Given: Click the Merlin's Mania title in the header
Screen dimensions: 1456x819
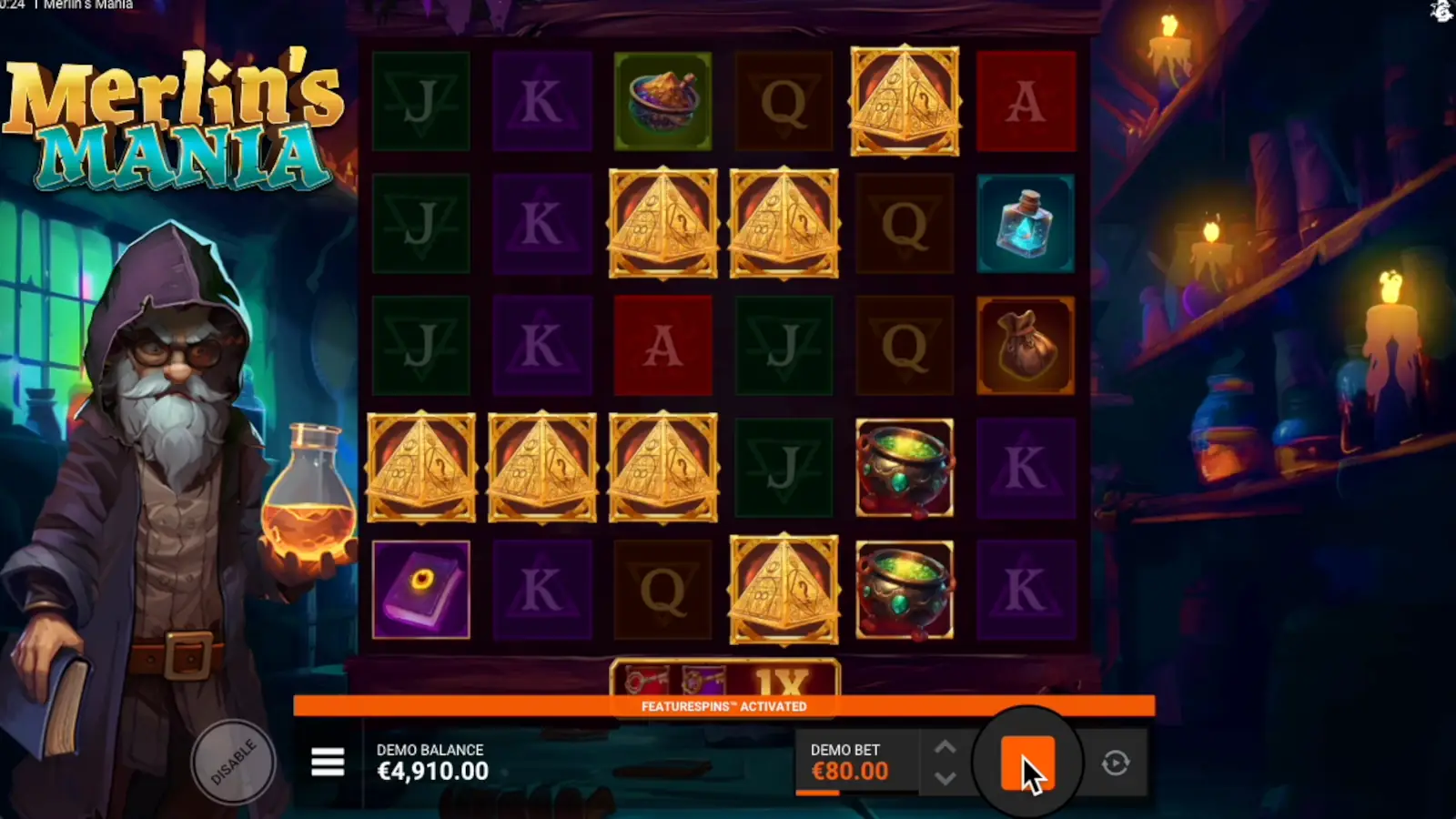Looking at the screenshot, I should click(91, 5).
